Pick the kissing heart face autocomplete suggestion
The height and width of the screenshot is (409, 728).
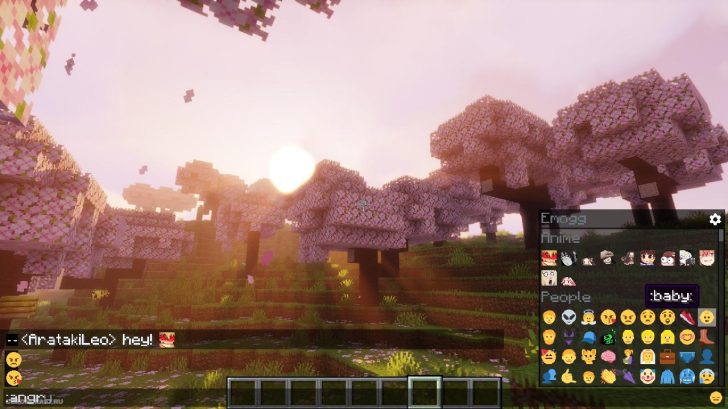point(13,377)
